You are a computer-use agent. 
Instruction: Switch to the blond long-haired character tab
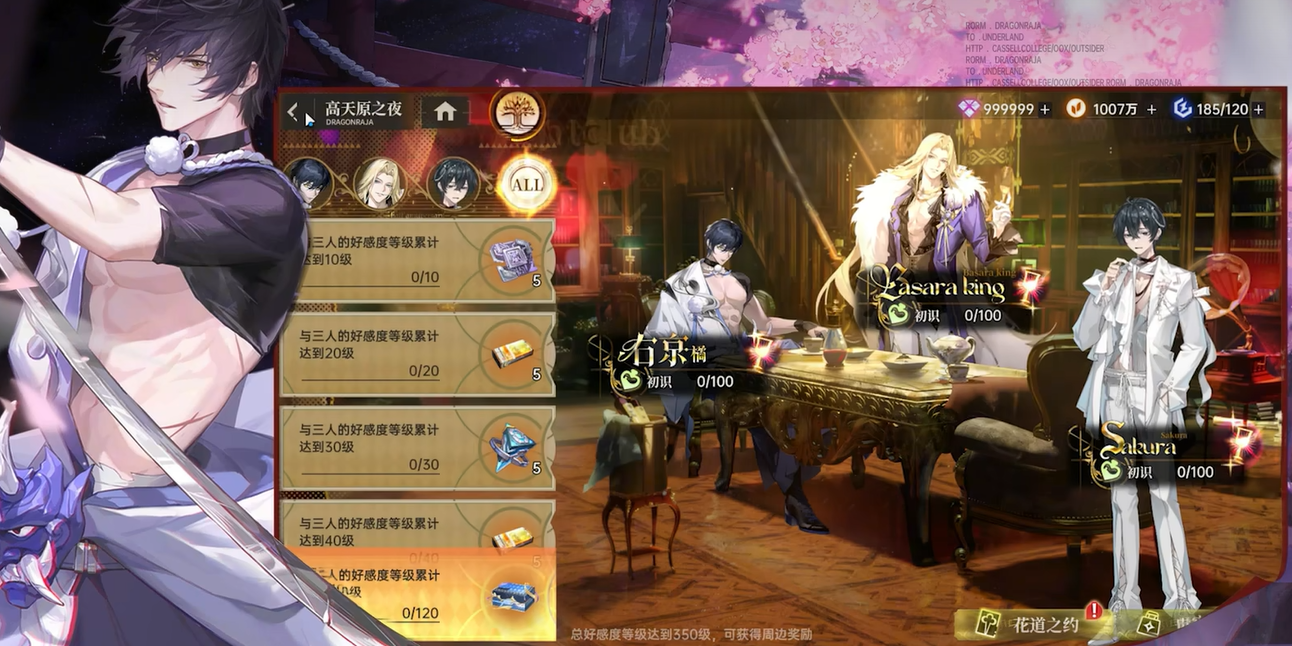point(378,183)
